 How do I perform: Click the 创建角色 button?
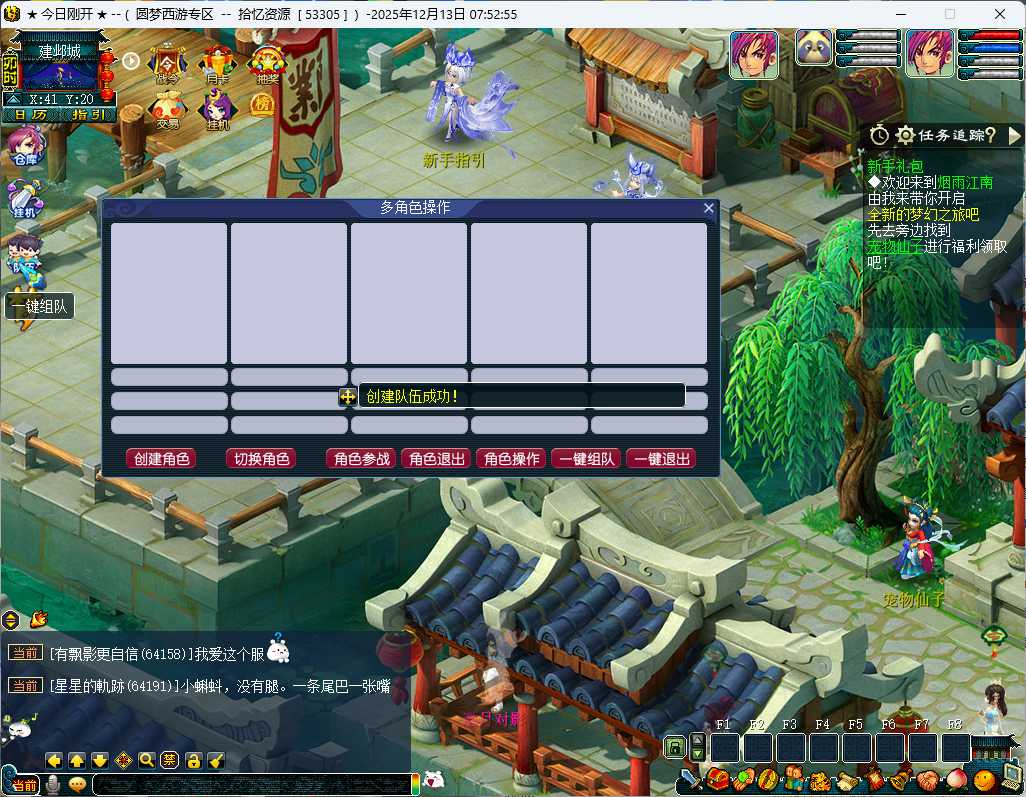coord(161,459)
